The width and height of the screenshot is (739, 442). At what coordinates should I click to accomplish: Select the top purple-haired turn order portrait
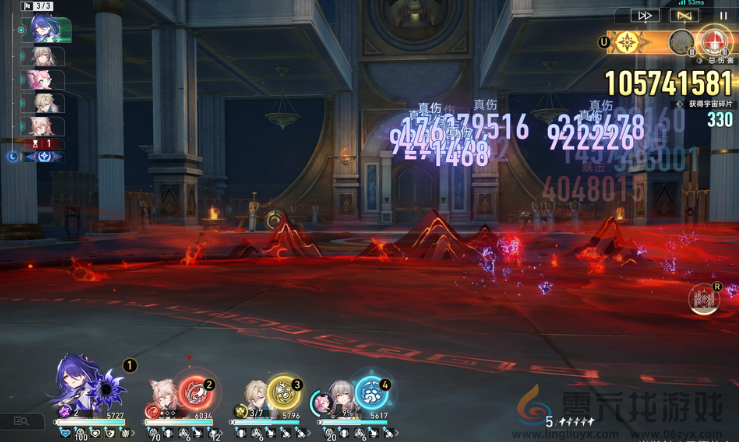[46, 30]
